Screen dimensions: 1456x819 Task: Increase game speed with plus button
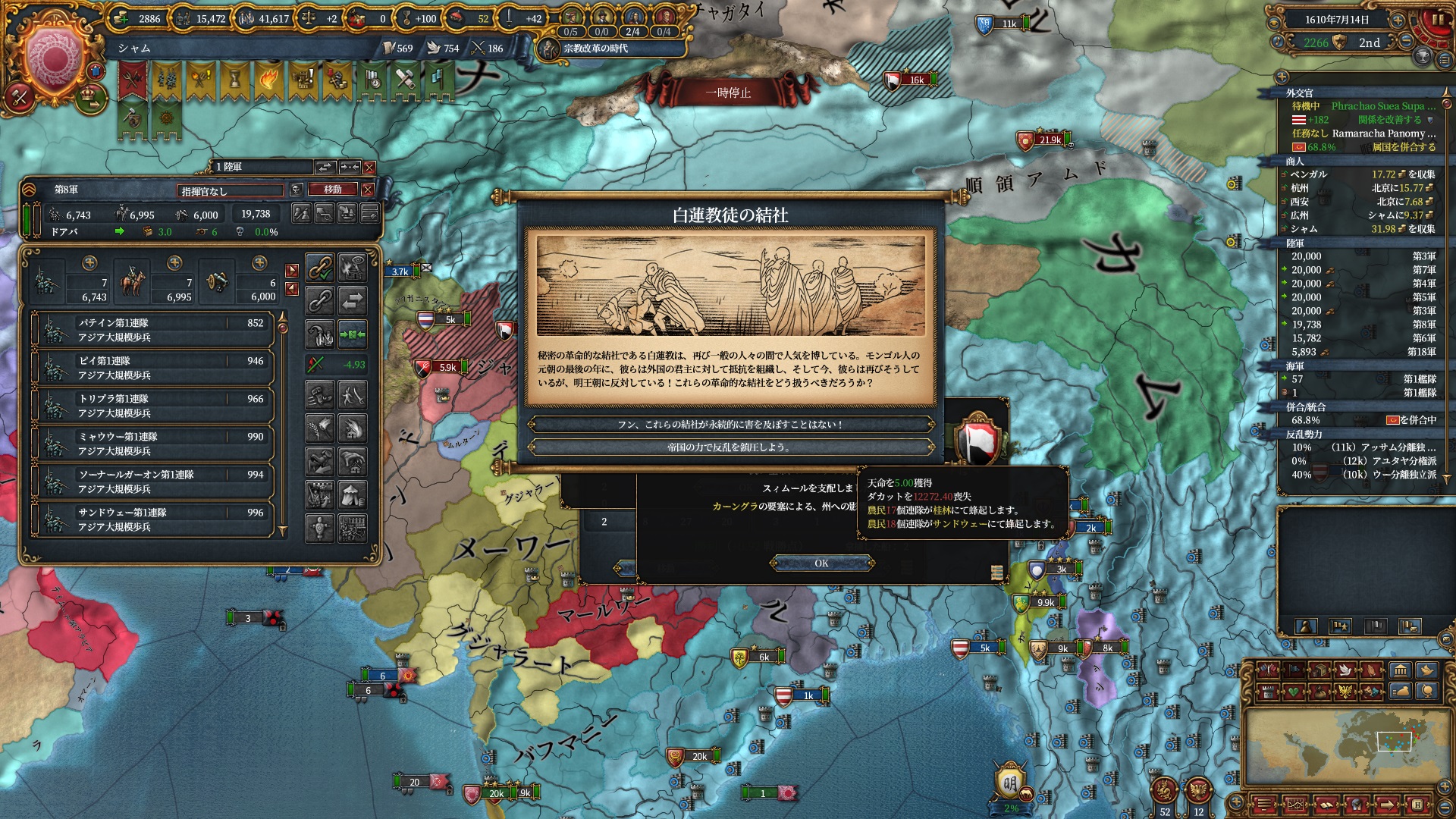click(x=1398, y=20)
